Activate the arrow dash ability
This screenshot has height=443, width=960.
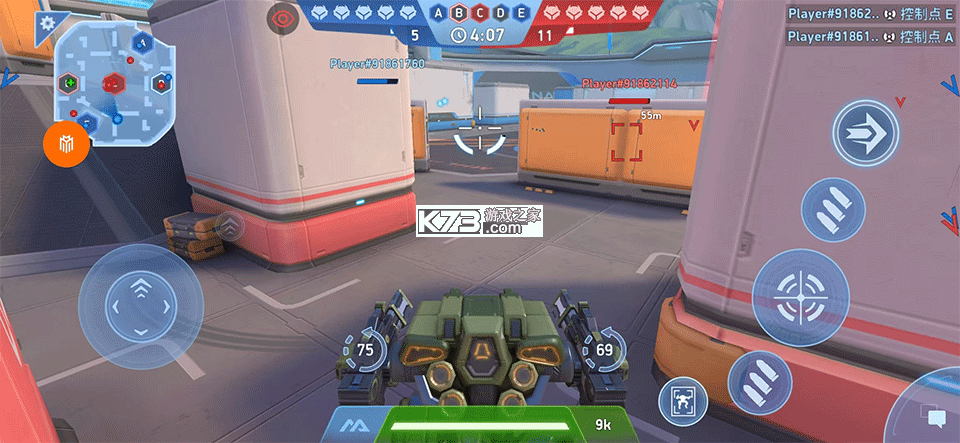tap(865, 134)
